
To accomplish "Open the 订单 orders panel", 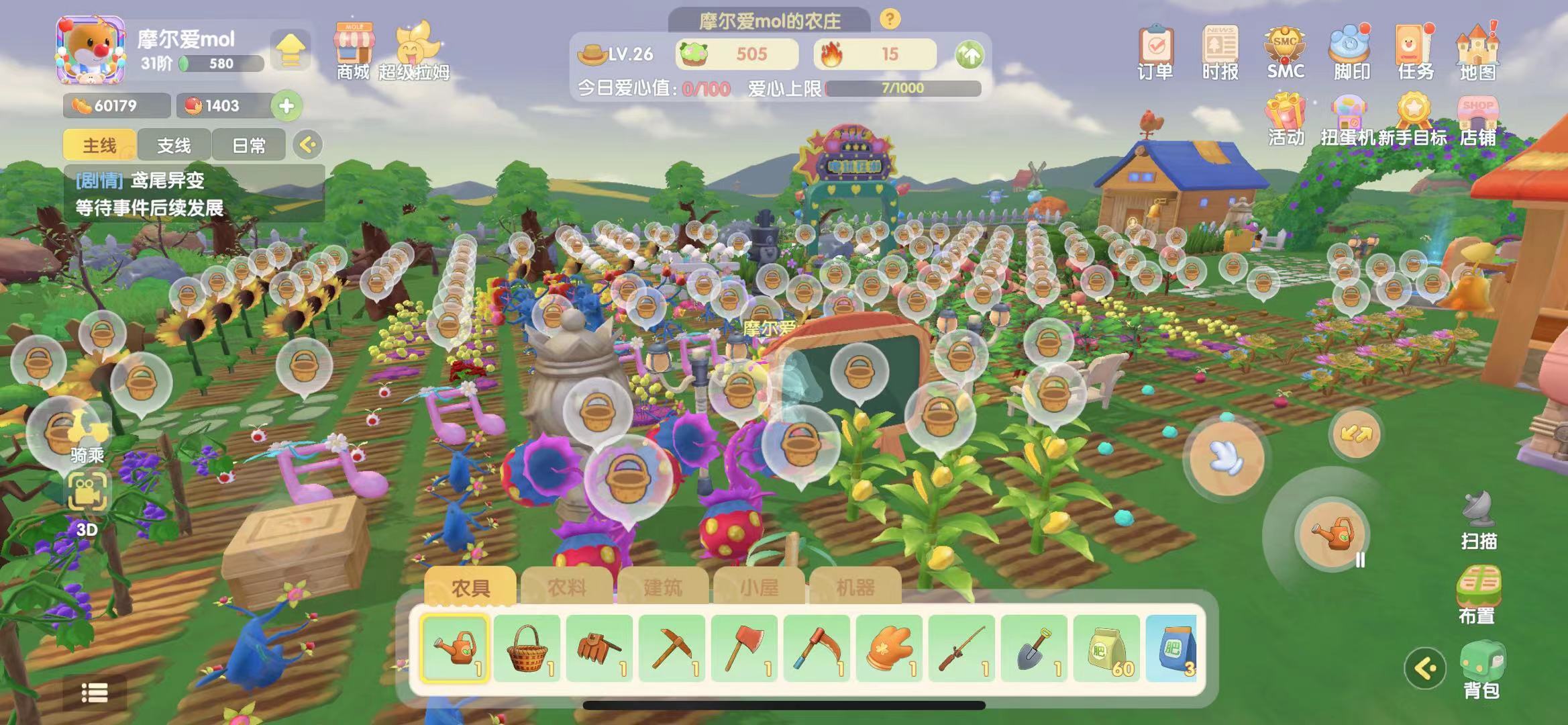I will coord(1155,52).
